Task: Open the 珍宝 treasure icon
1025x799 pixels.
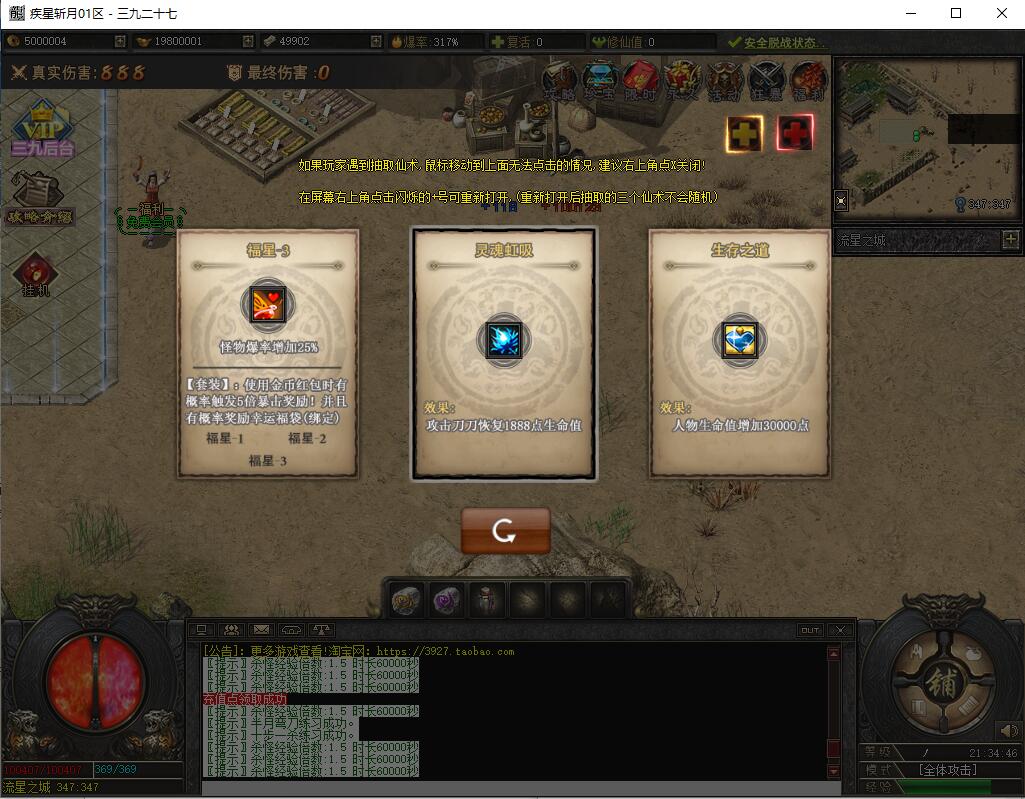Action: click(x=600, y=80)
